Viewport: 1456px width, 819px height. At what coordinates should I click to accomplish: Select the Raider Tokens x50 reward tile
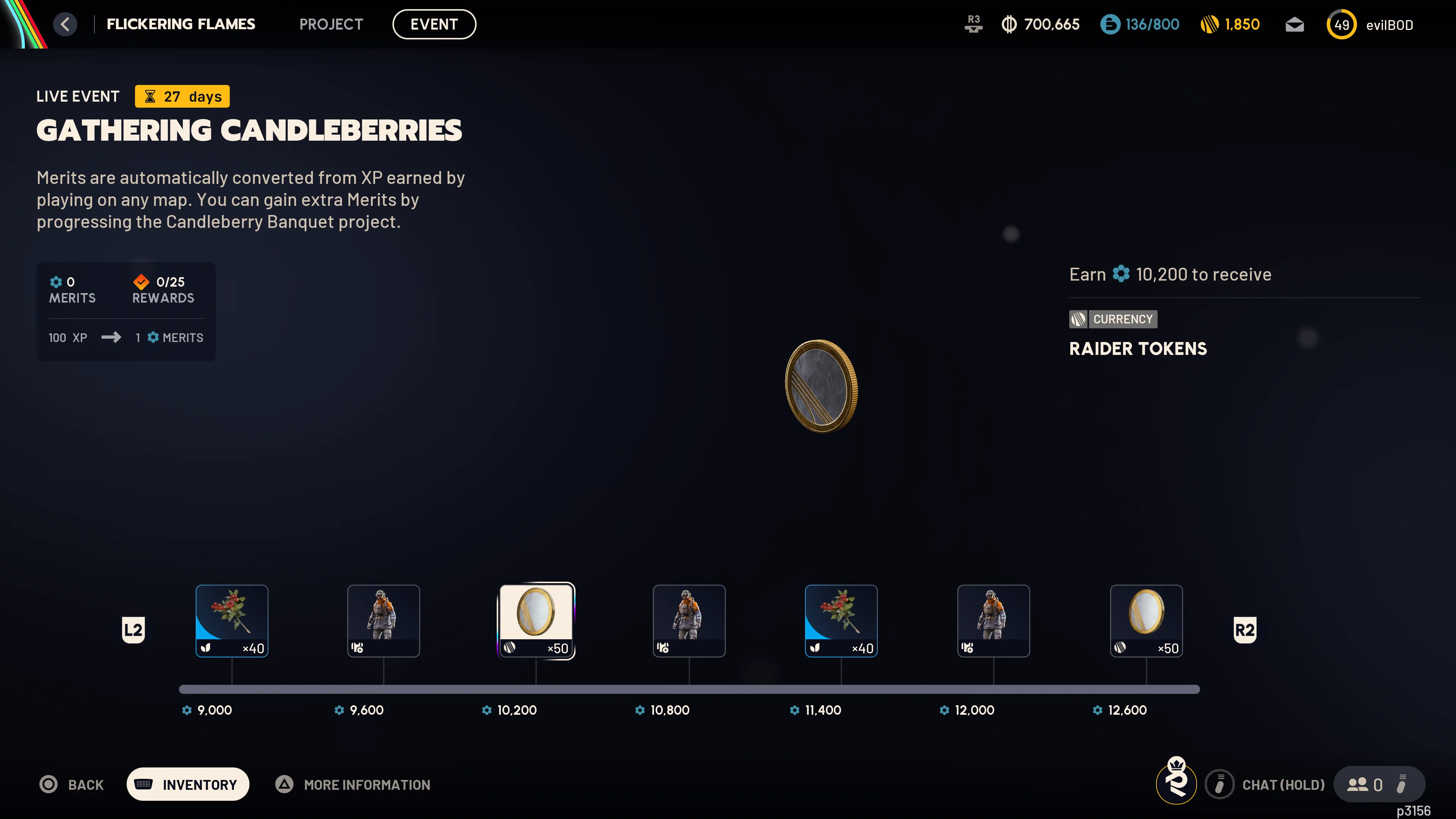pyautogui.click(x=537, y=620)
